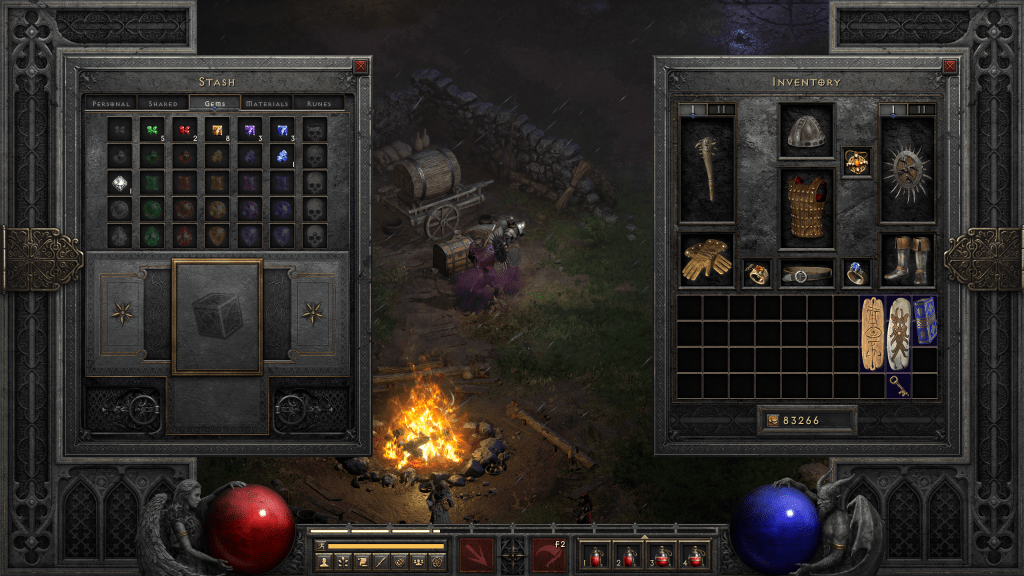Switch to the Materials tab

267,103
